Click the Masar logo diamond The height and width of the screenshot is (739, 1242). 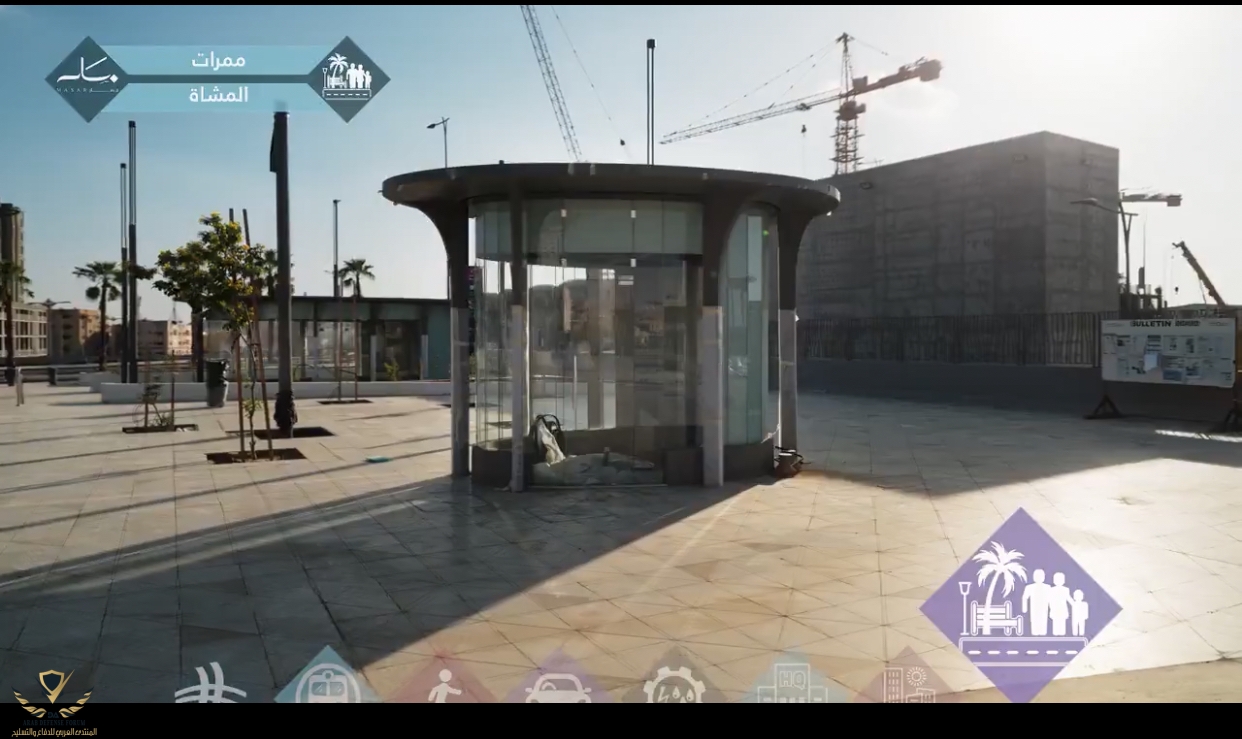coord(87,80)
